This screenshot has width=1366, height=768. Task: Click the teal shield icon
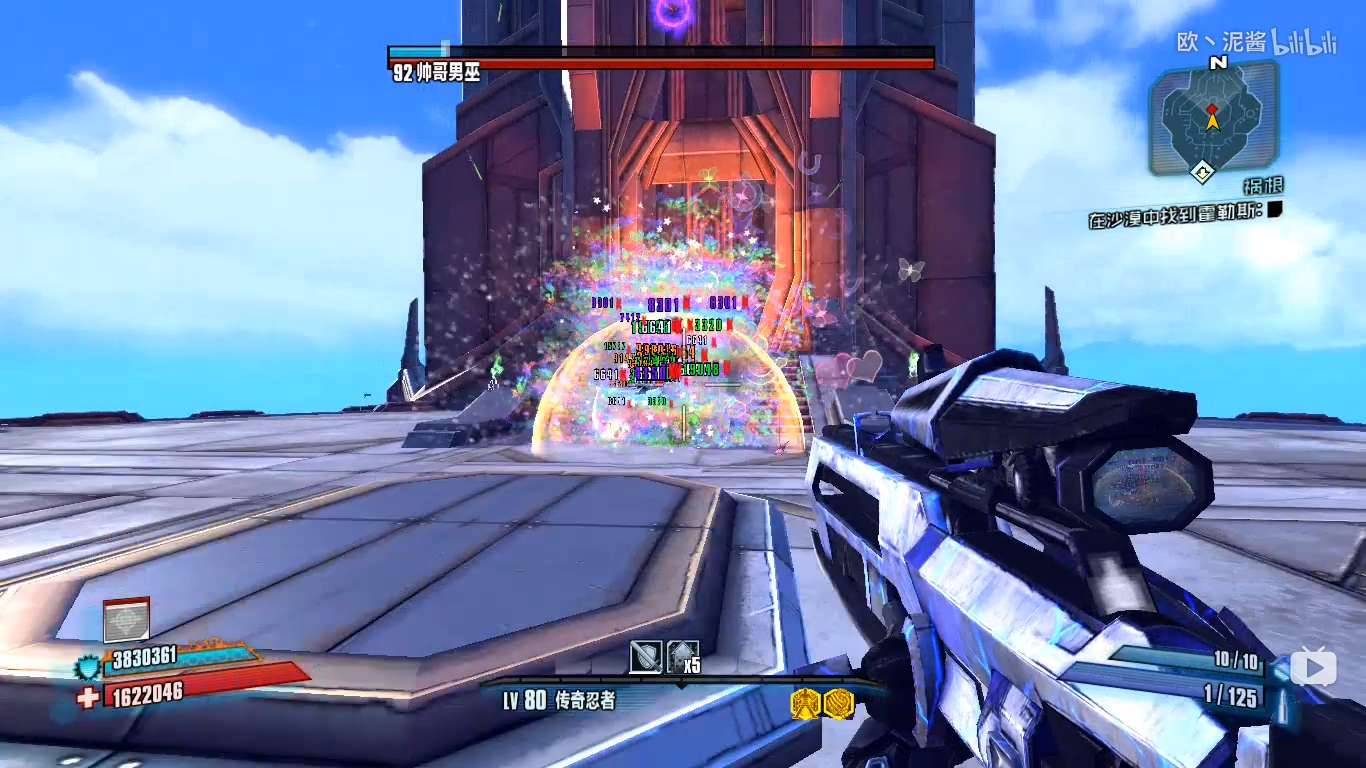[x=88, y=662]
